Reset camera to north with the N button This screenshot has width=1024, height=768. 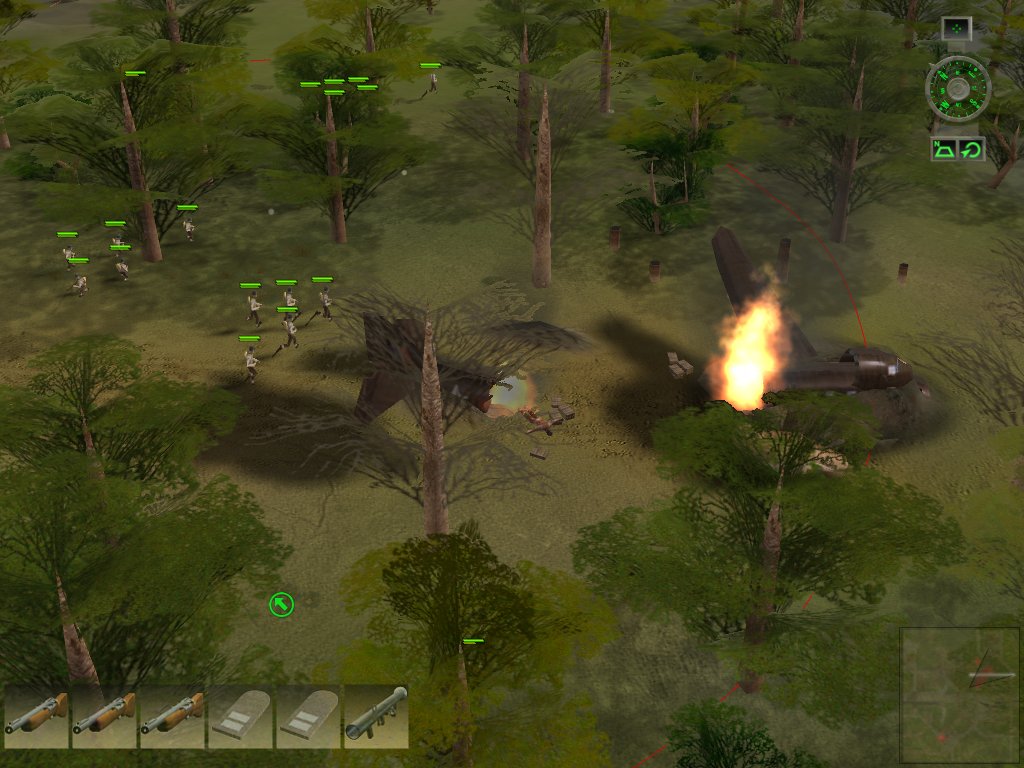coord(945,150)
